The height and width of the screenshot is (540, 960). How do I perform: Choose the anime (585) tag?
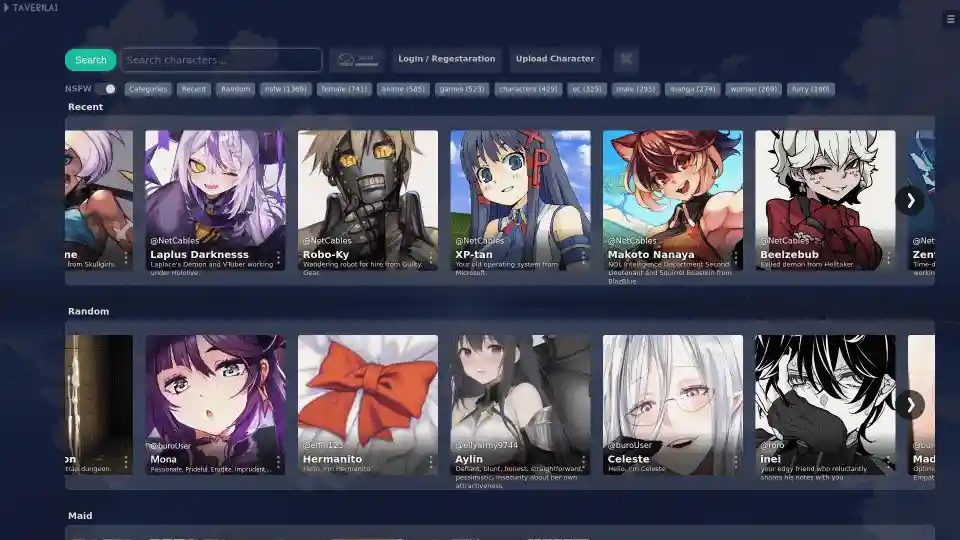(x=403, y=89)
